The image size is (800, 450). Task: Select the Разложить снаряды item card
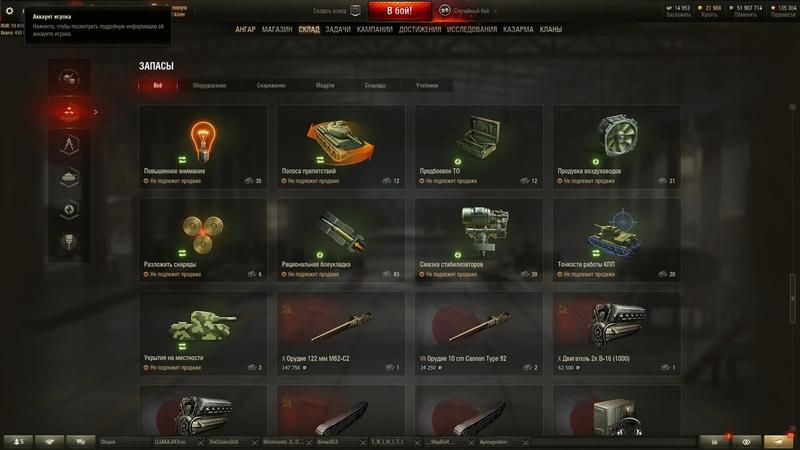tap(203, 240)
